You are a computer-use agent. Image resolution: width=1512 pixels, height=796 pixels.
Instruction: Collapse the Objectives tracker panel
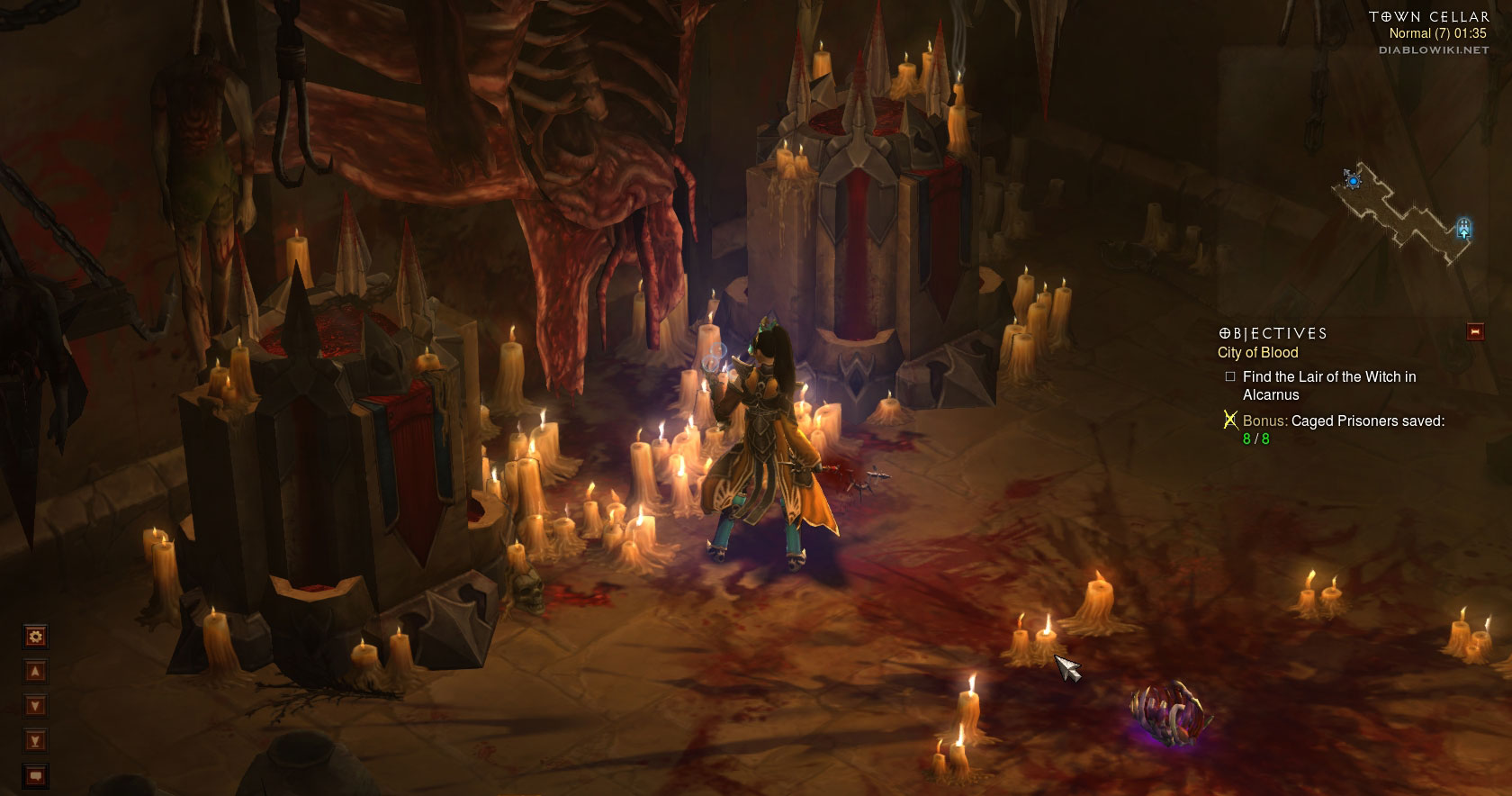point(1475,332)
